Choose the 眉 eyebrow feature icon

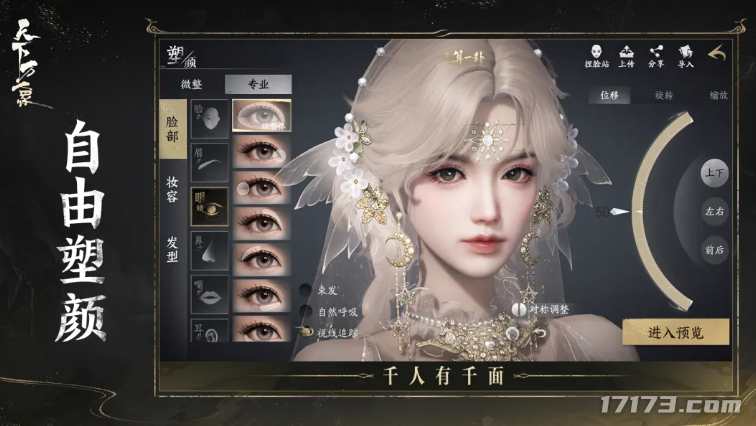pyautogui.click(x=208, y=163)
